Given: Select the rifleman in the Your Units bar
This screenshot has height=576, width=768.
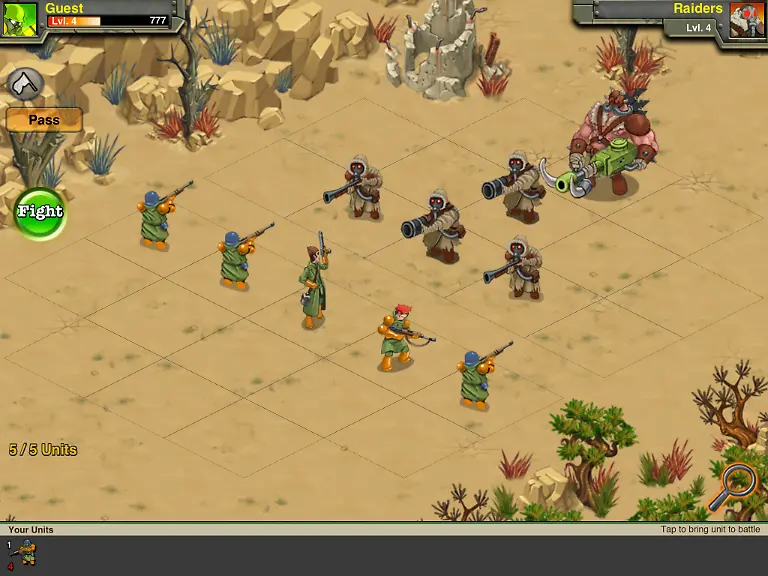Looking at the screenshot, I should 23,553.
